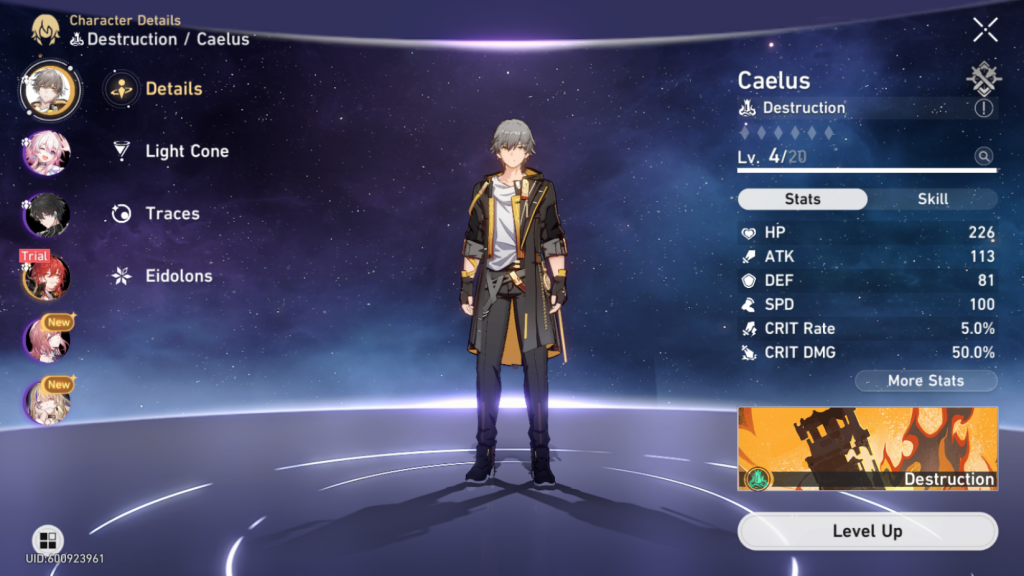
Task: Click the Destruction path emblem icon
Action: 984,79
